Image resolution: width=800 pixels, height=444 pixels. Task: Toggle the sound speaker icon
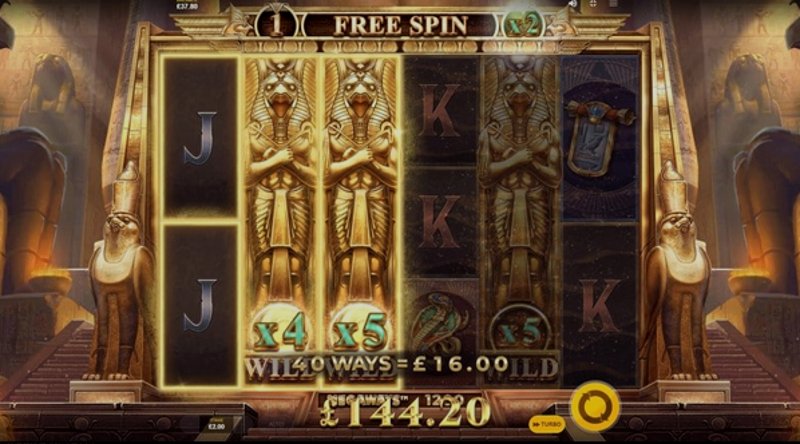(x=571, y=5)
